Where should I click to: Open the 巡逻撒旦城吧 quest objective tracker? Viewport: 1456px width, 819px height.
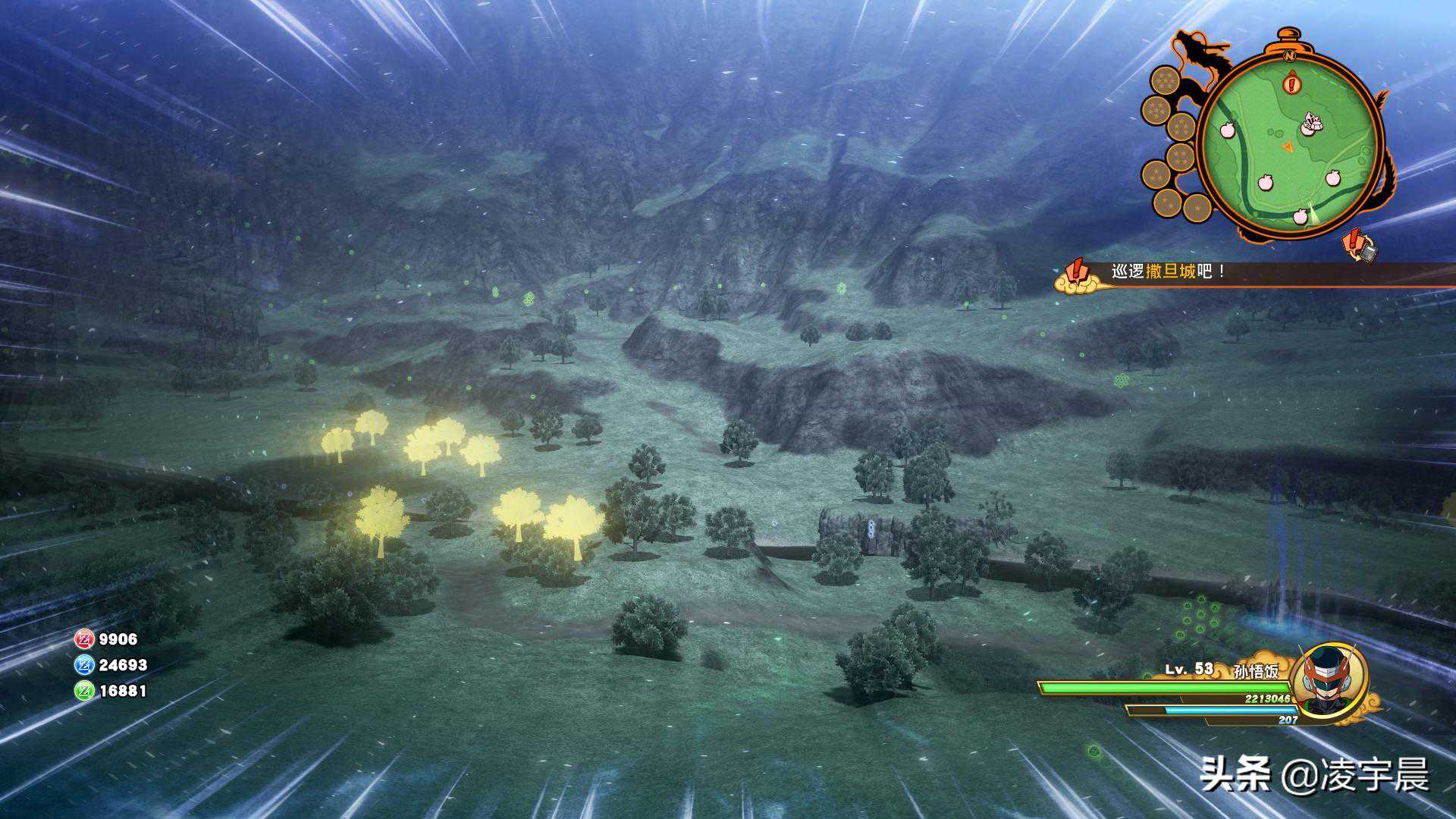(x=1168, y=271)
